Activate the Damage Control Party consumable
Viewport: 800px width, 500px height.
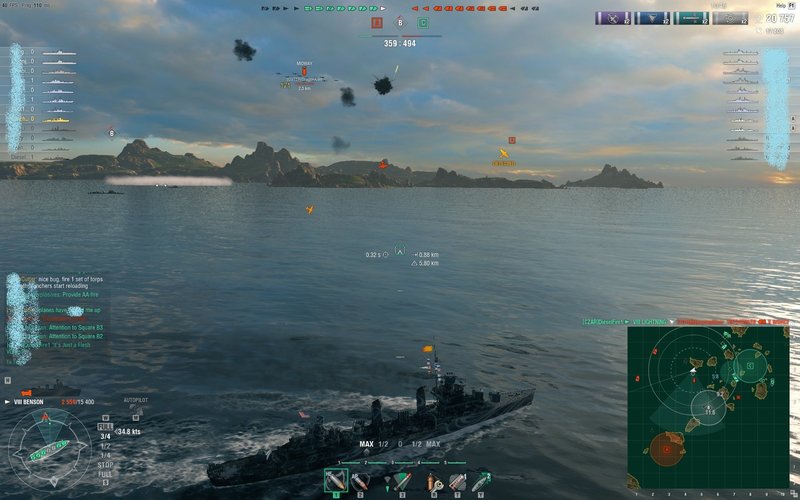[x=435, y=481]
